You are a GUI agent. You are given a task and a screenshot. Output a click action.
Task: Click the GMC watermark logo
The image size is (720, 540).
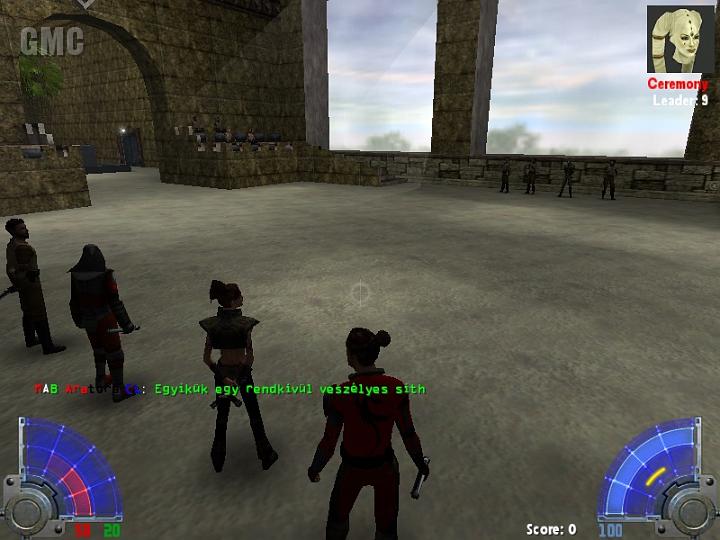(x=50, y=42)
